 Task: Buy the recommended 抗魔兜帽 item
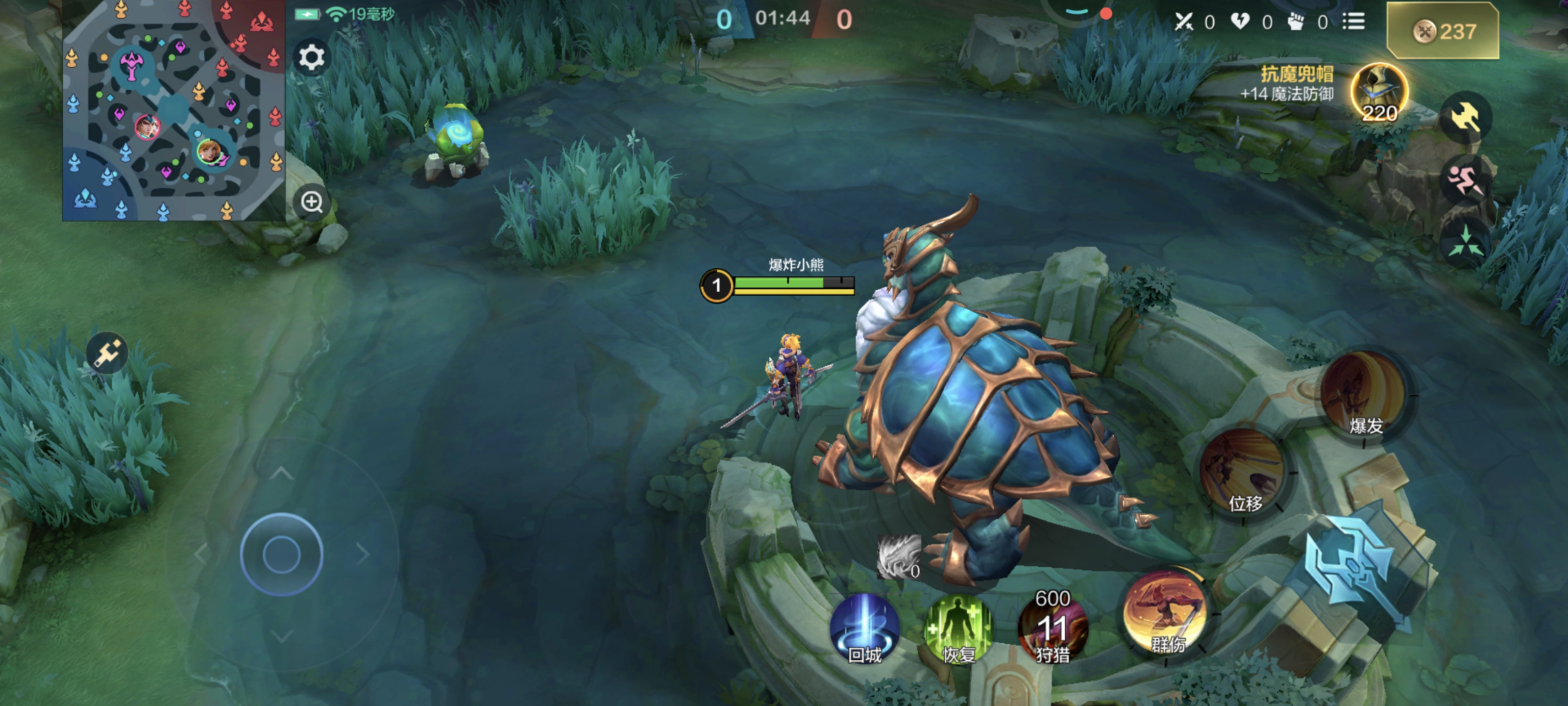coord(1378,93)
